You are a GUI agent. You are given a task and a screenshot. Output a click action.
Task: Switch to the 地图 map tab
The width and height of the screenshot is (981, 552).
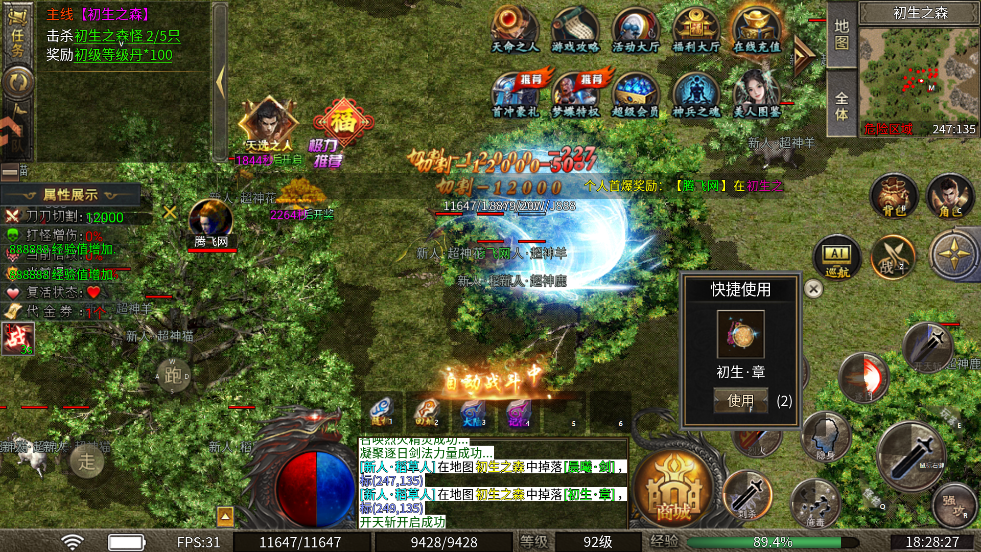tap(842, 36)
